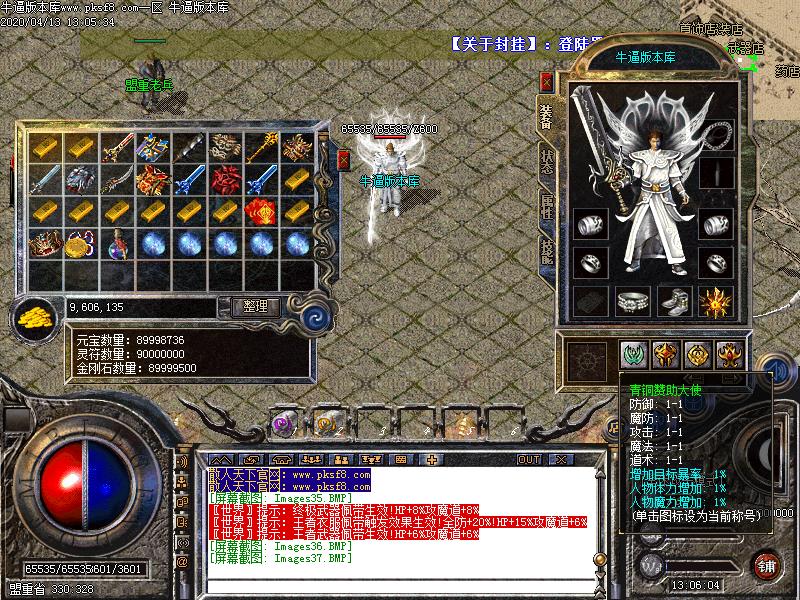Select the red rose item in bag
Screen dimensions: 800x600
click(x=226, y=180)
